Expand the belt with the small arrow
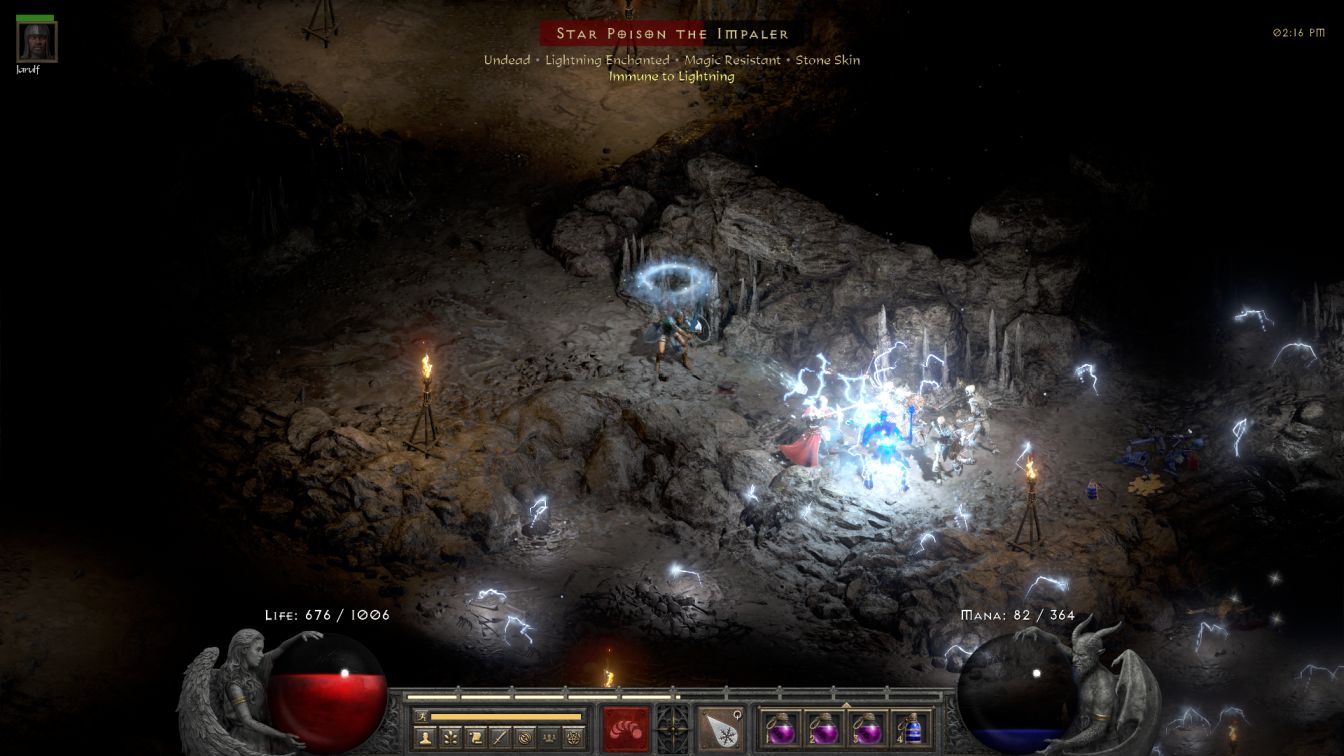This screenshot has width=1344, height=756. click(846, 704)
